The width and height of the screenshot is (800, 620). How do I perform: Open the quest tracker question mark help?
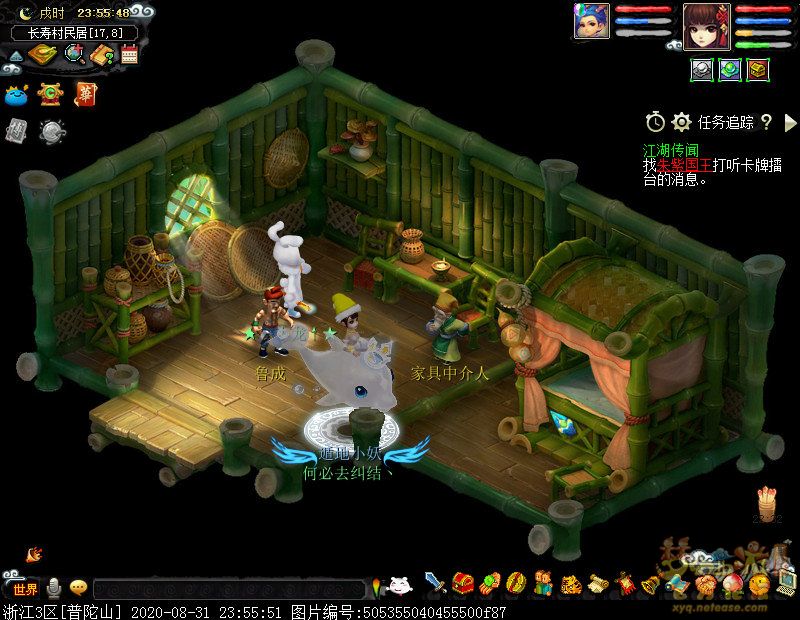click(767, 122)
